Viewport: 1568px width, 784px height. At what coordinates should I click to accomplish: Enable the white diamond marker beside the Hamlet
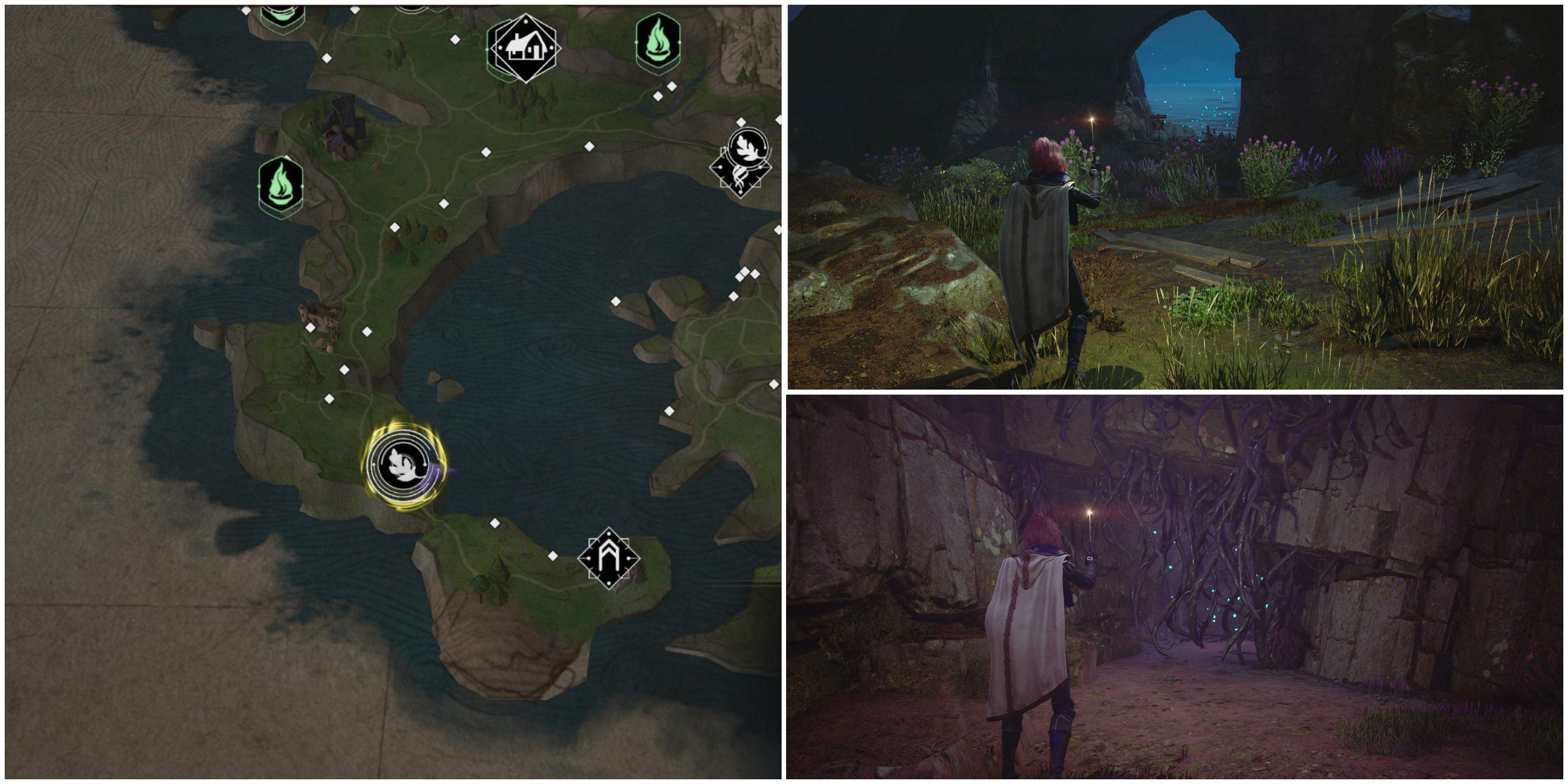pyautogui.click(x=454, y=40)
